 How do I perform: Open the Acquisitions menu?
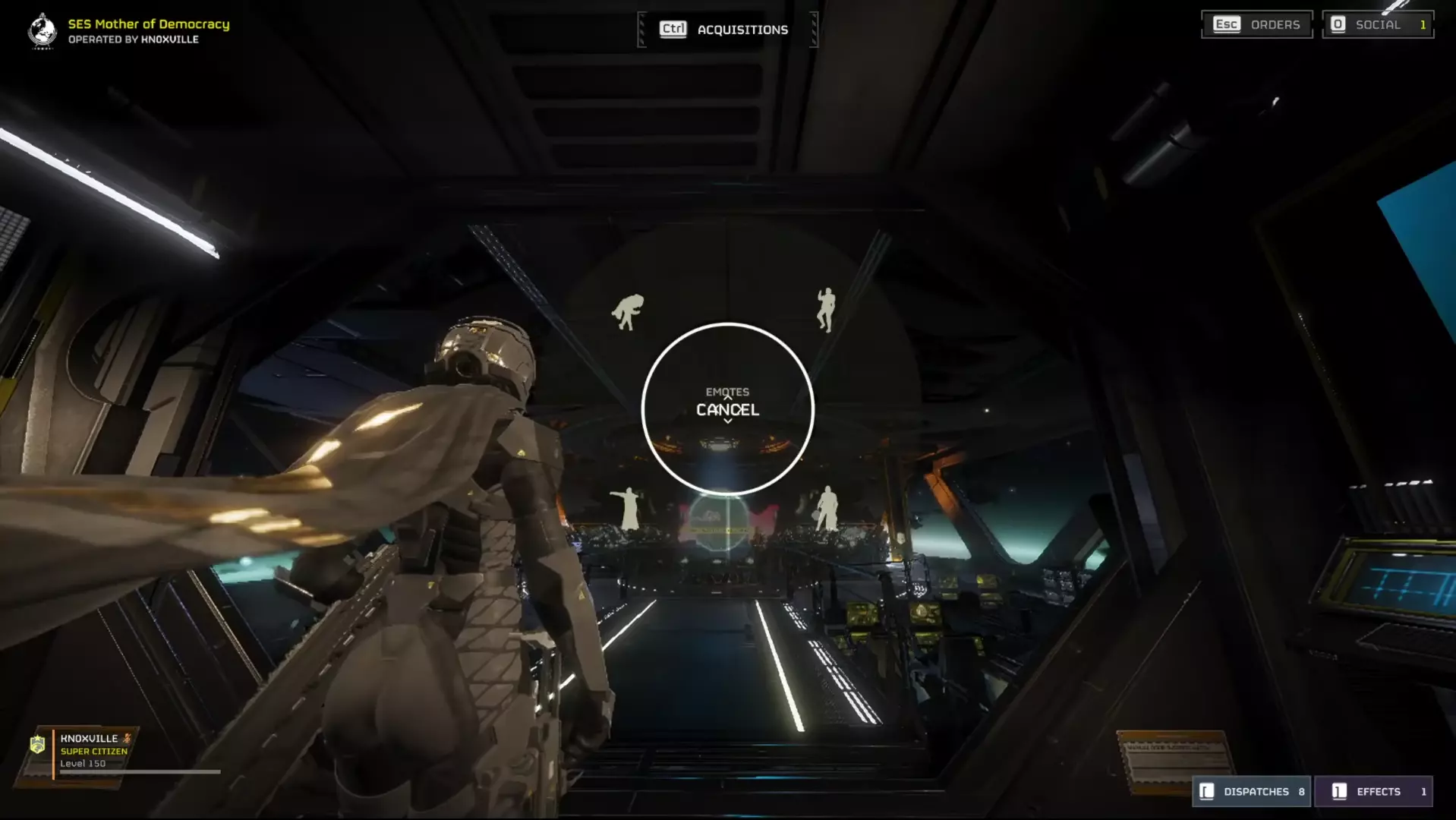coord(726,30)
